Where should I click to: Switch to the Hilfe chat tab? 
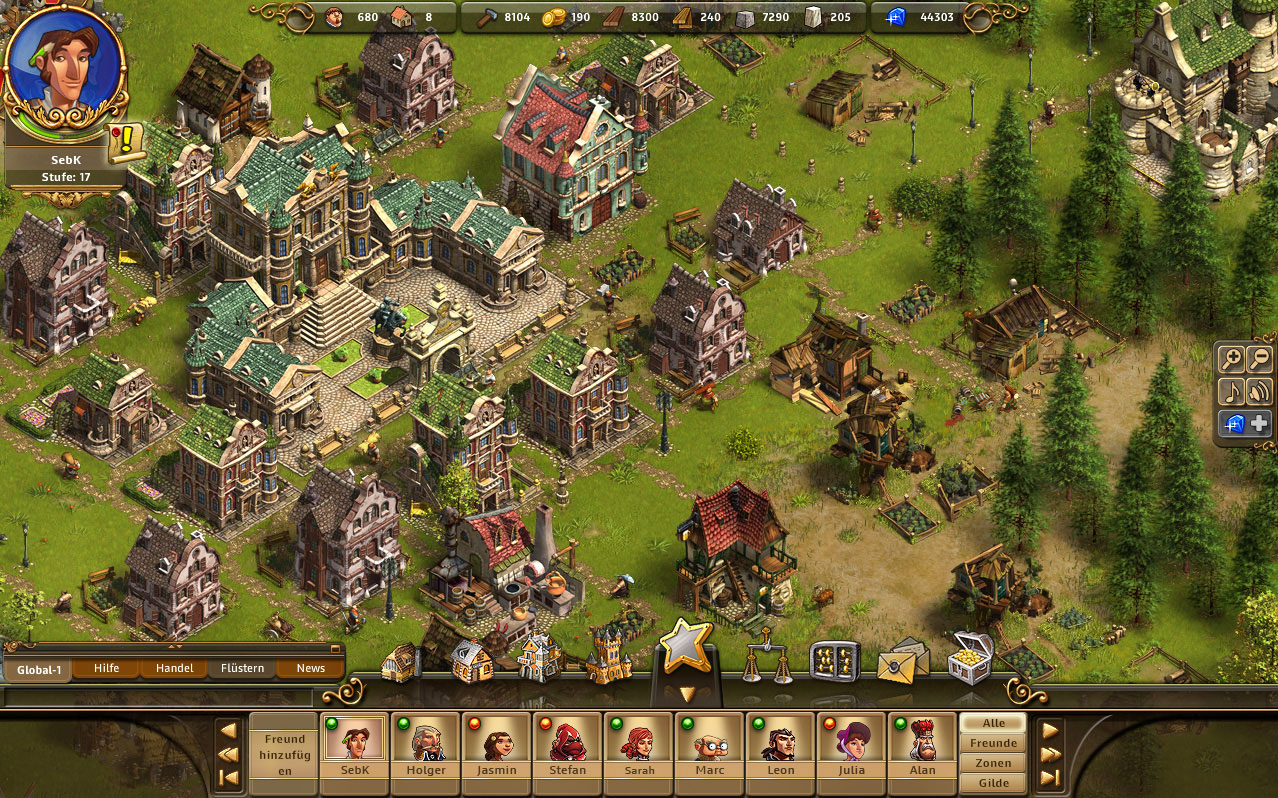coord(106,668)
